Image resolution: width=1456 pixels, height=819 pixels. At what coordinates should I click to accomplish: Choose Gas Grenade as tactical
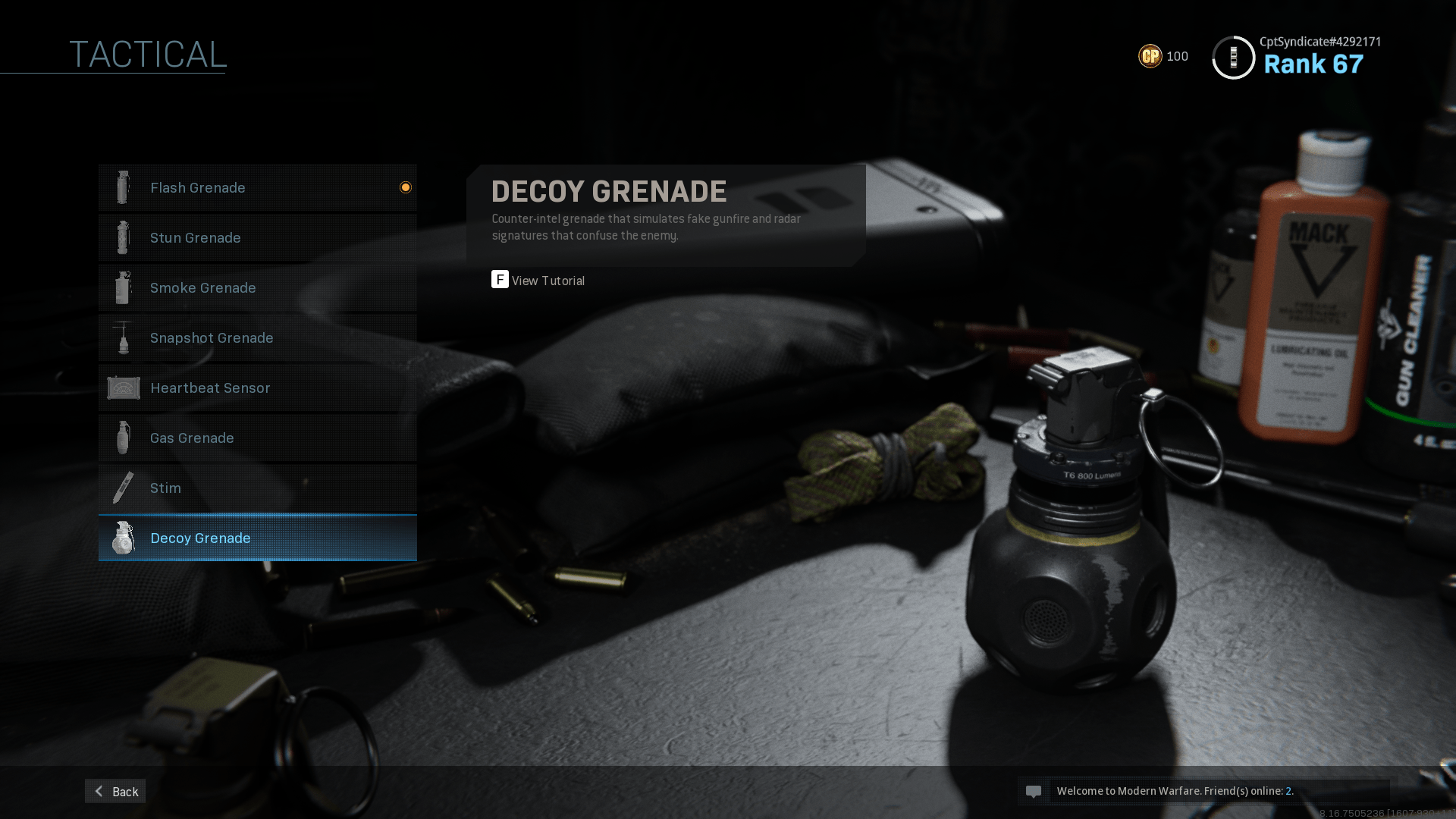(x=257, y=438)
